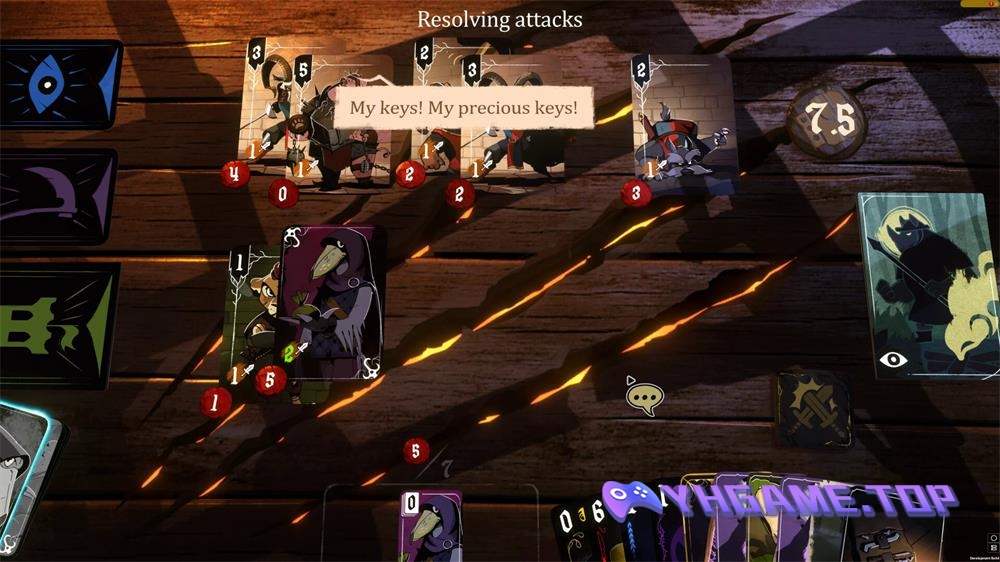Click the crossed swords battle token
The height and width of the screenshot is (562, 1000).
(x=814, y=408)
